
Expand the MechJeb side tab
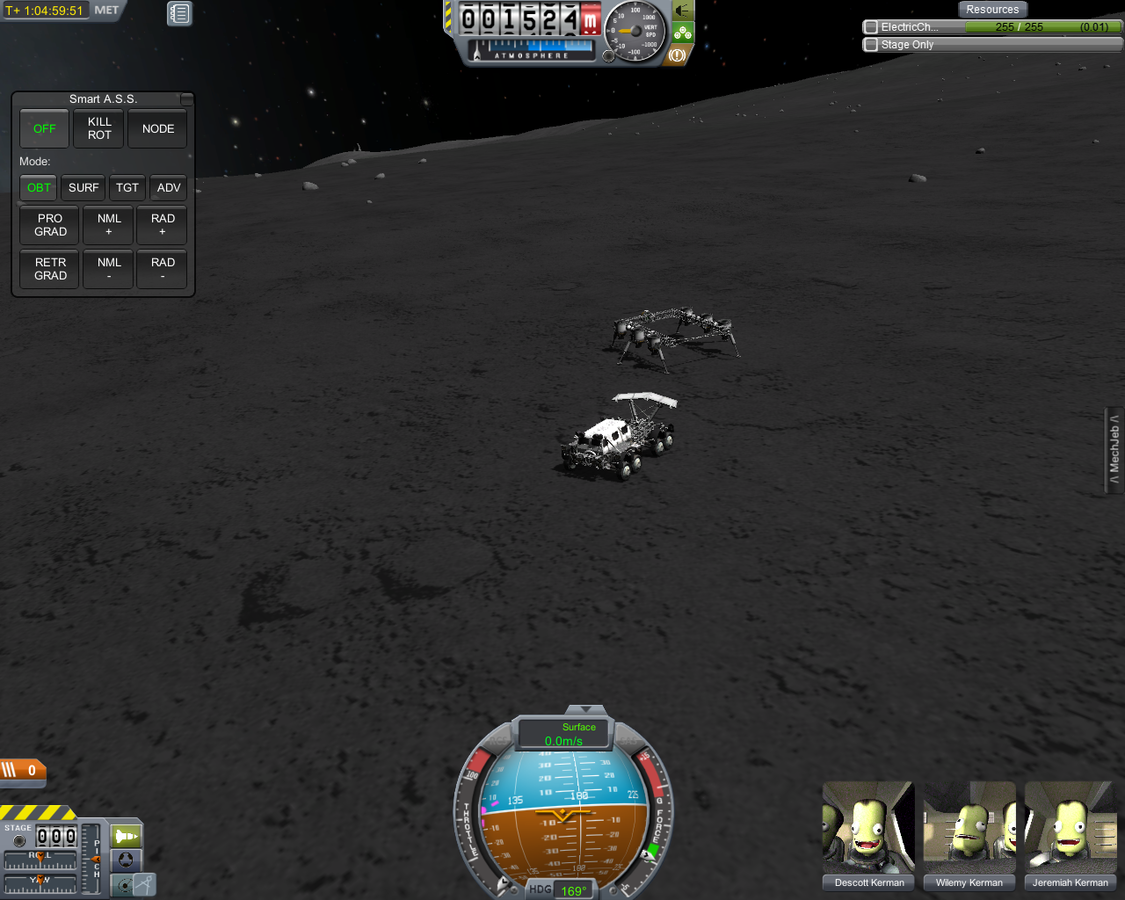1114,451
